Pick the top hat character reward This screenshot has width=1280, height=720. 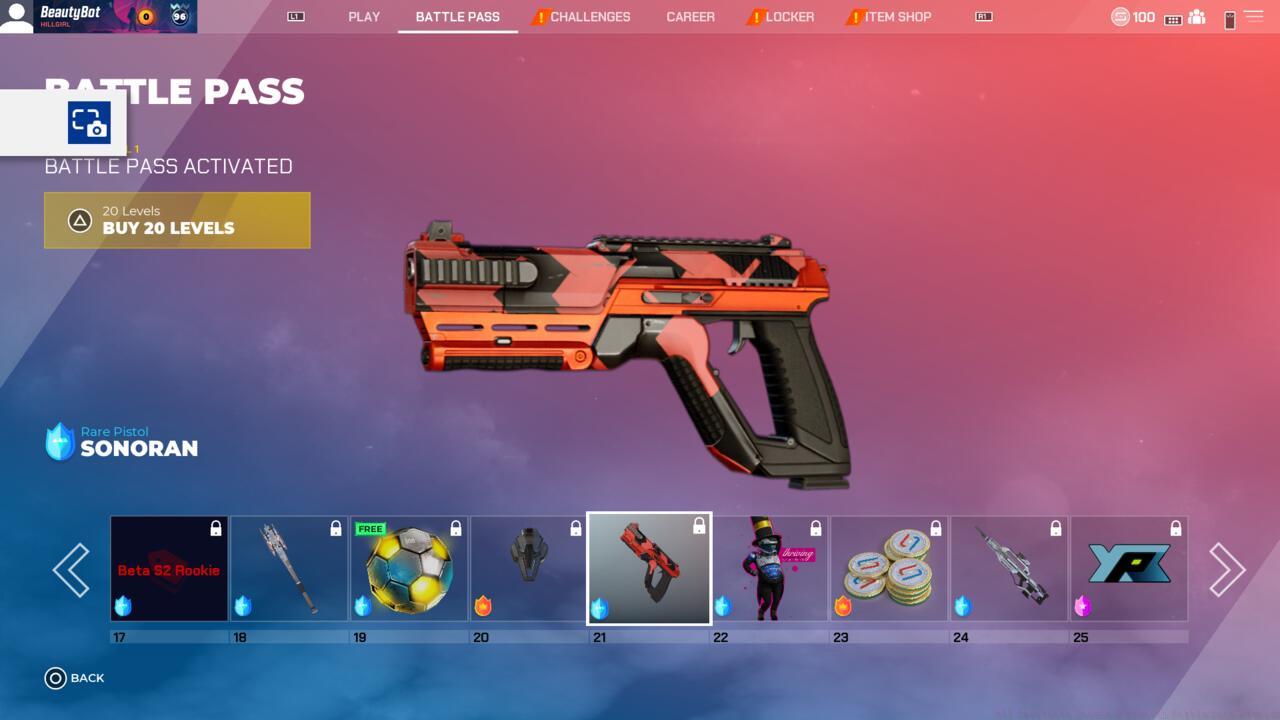pyautogui.click(x=769, y=569)
